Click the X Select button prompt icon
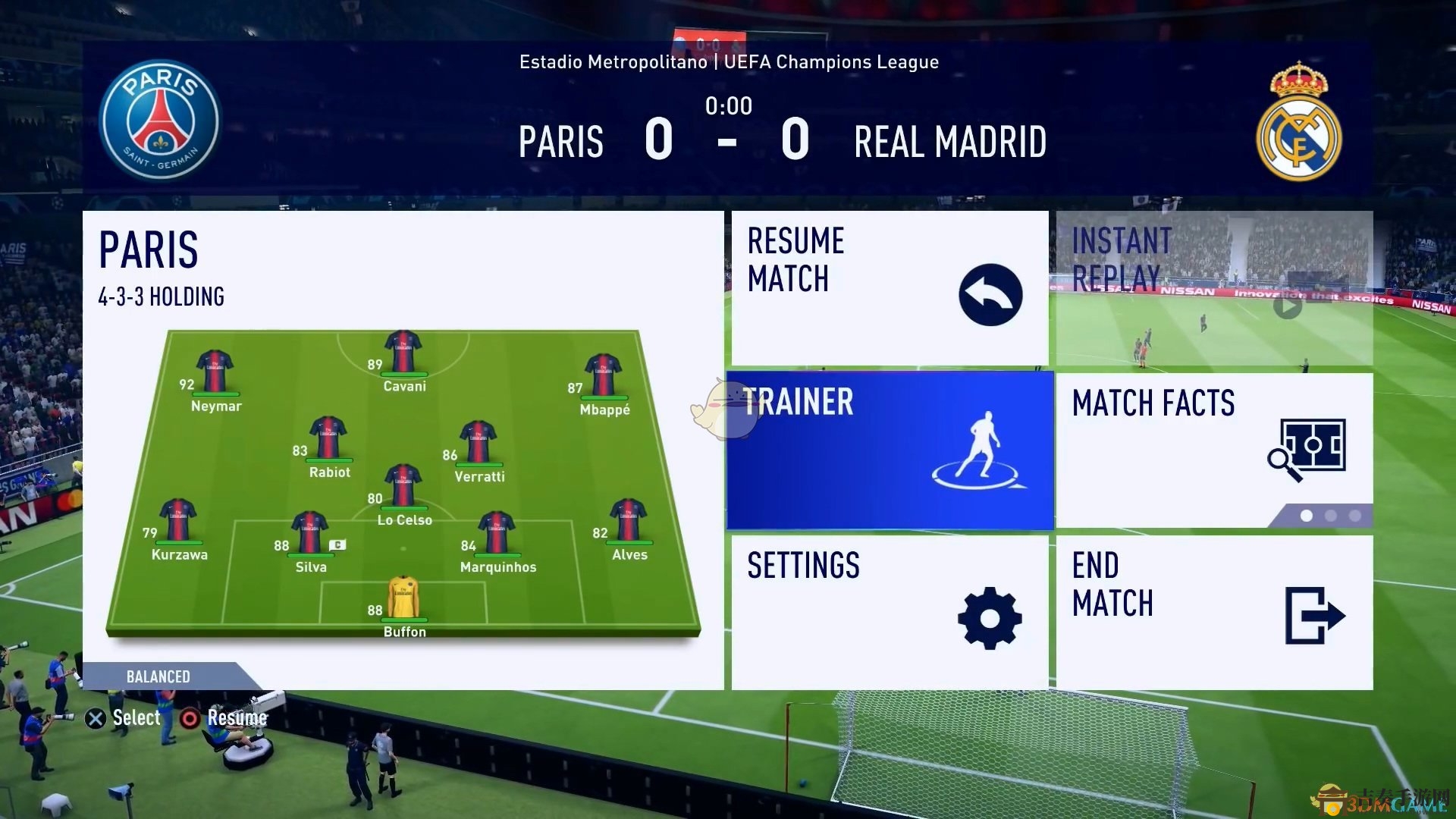Viewport: 1456px width, 819px height. (x=94, y=717)
